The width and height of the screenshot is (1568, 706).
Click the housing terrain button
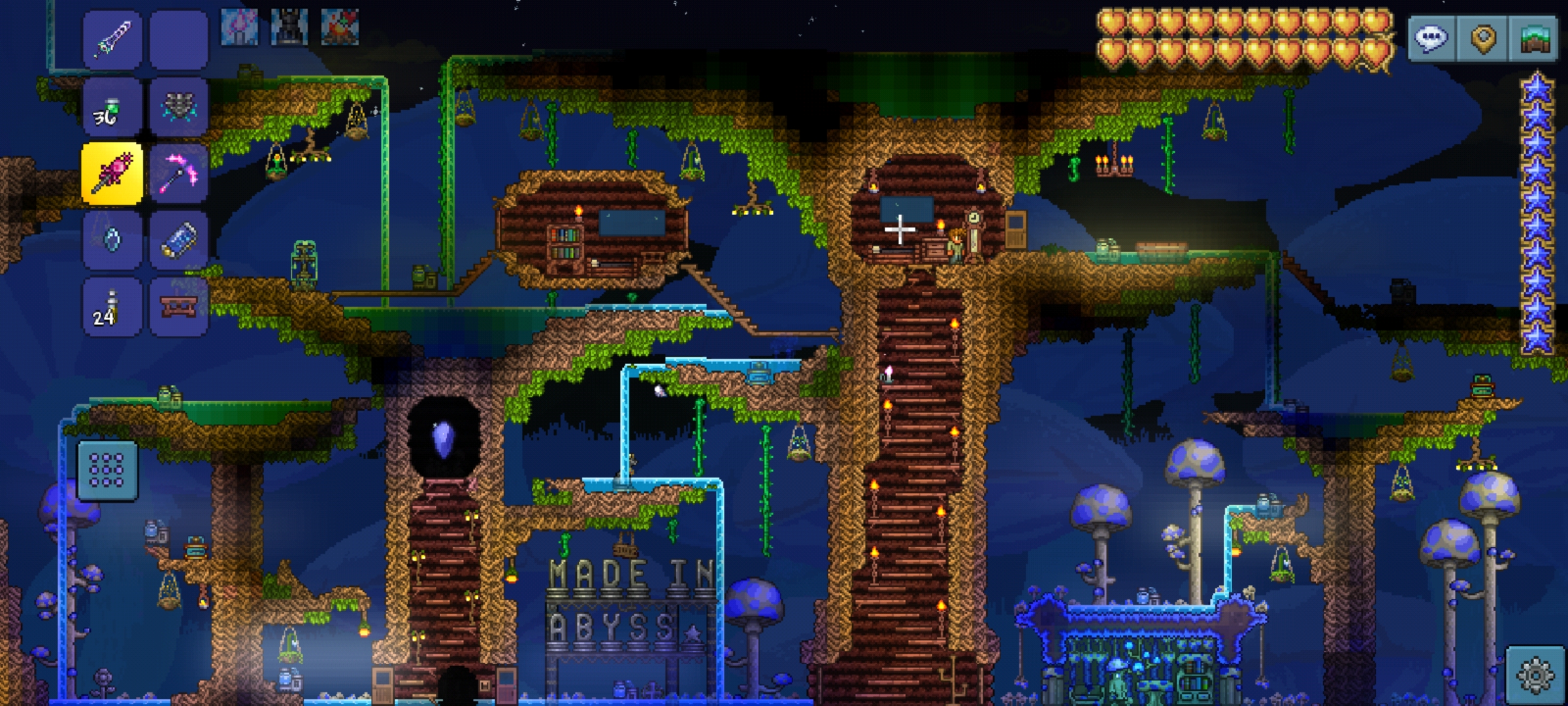(x=1534, y=39)
